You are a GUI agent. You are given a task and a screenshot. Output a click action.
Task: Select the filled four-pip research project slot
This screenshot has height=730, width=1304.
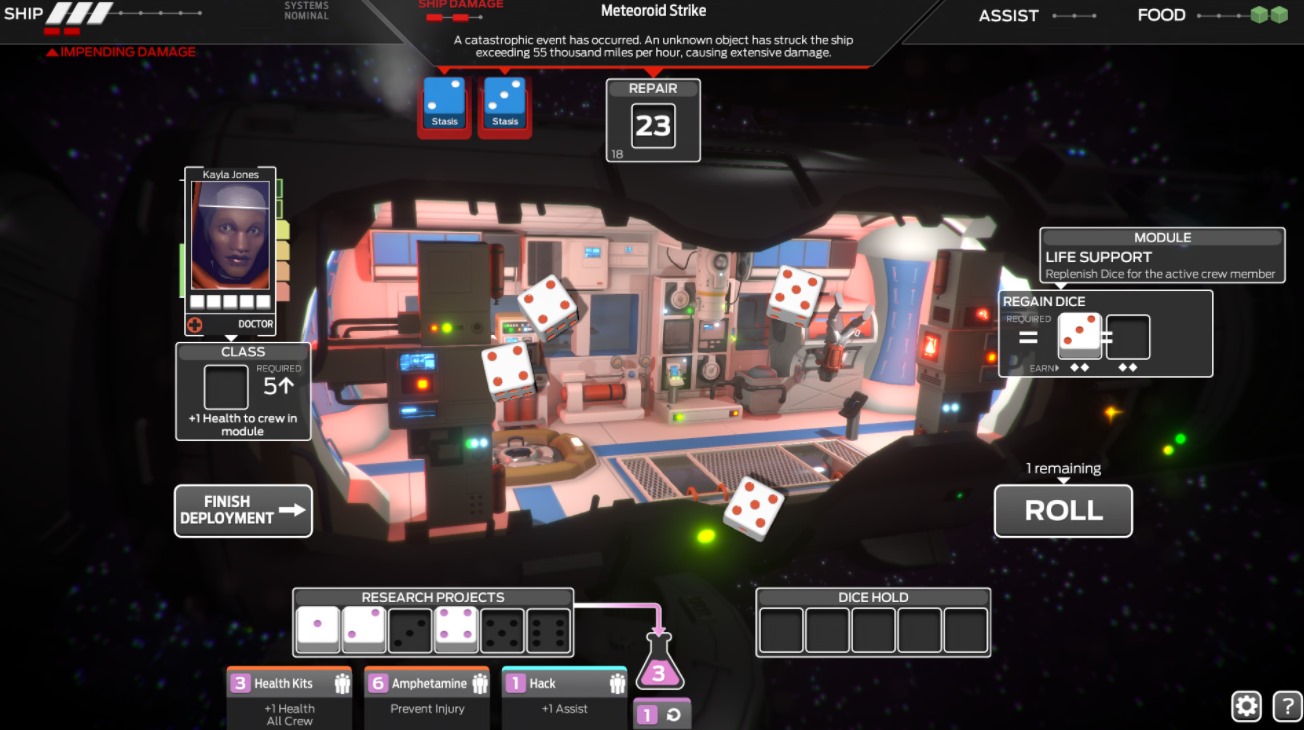click(456, 630)
